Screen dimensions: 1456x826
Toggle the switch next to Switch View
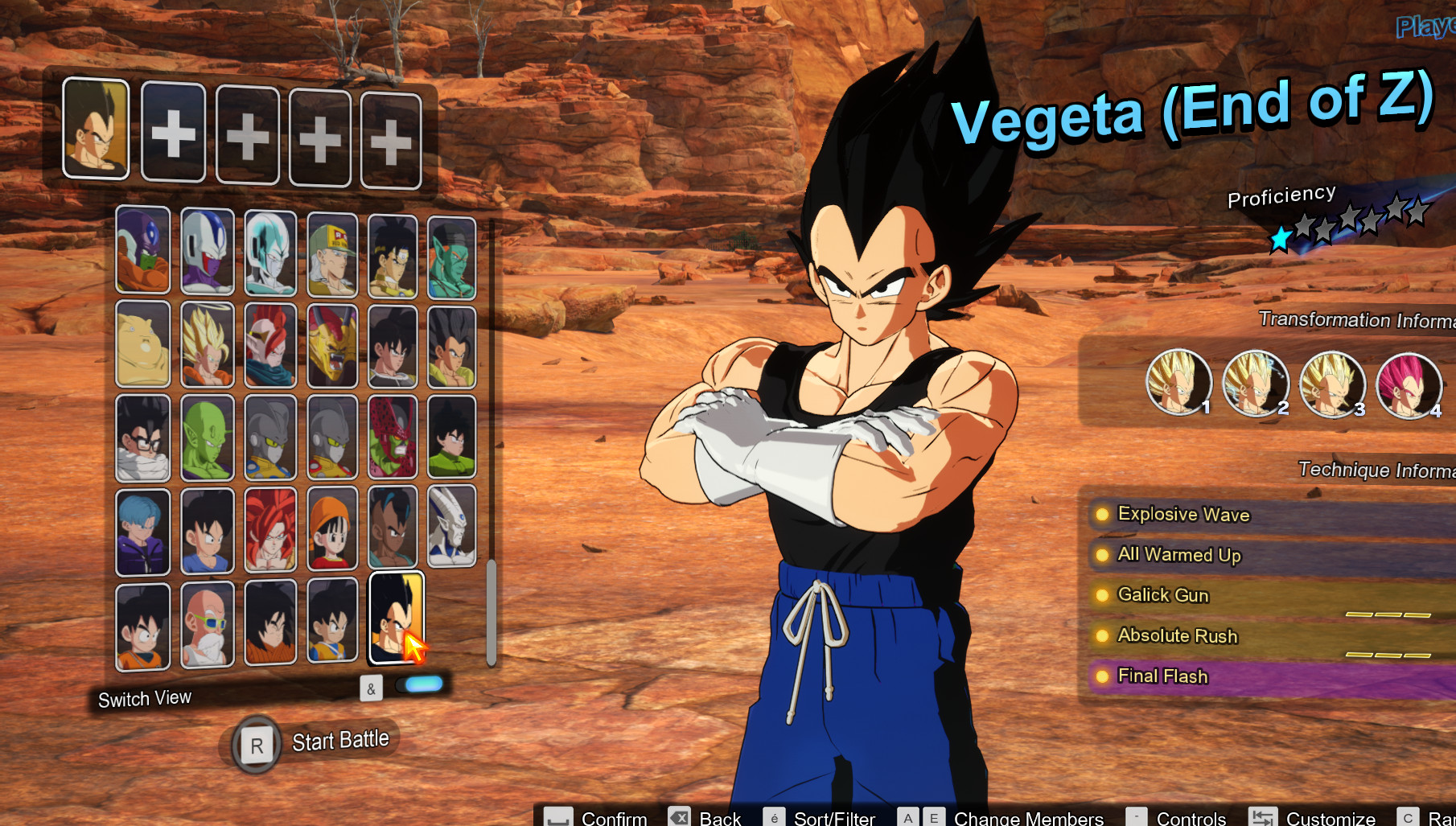(x=421, y=684)
